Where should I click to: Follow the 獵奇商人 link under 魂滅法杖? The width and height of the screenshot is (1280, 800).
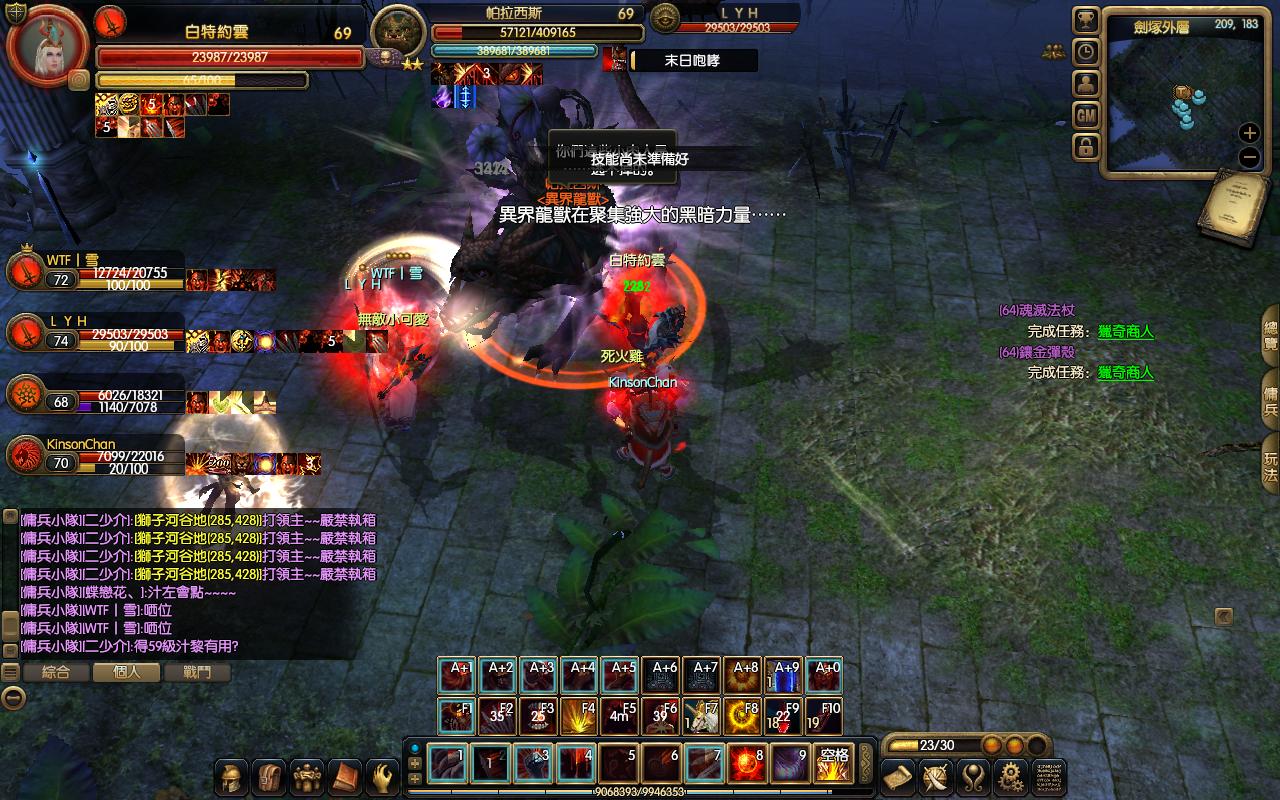(1125, 332)
